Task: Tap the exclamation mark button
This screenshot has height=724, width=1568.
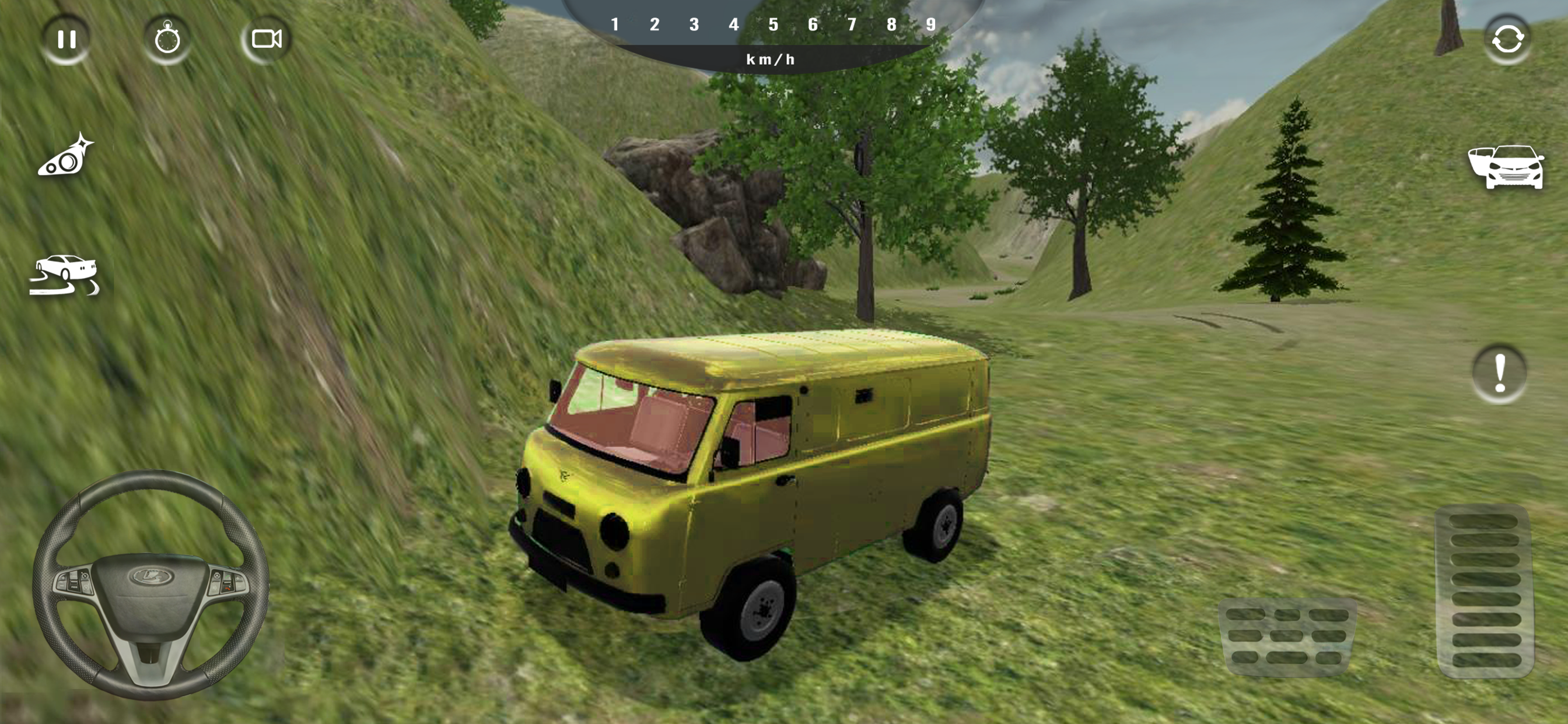Action: 1499,374
